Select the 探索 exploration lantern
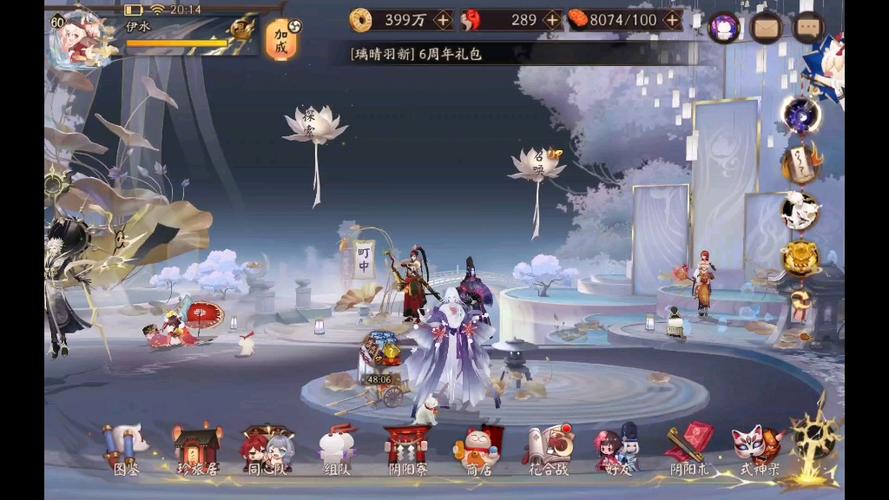The image size is (889, 500). [x=315, y=126]
